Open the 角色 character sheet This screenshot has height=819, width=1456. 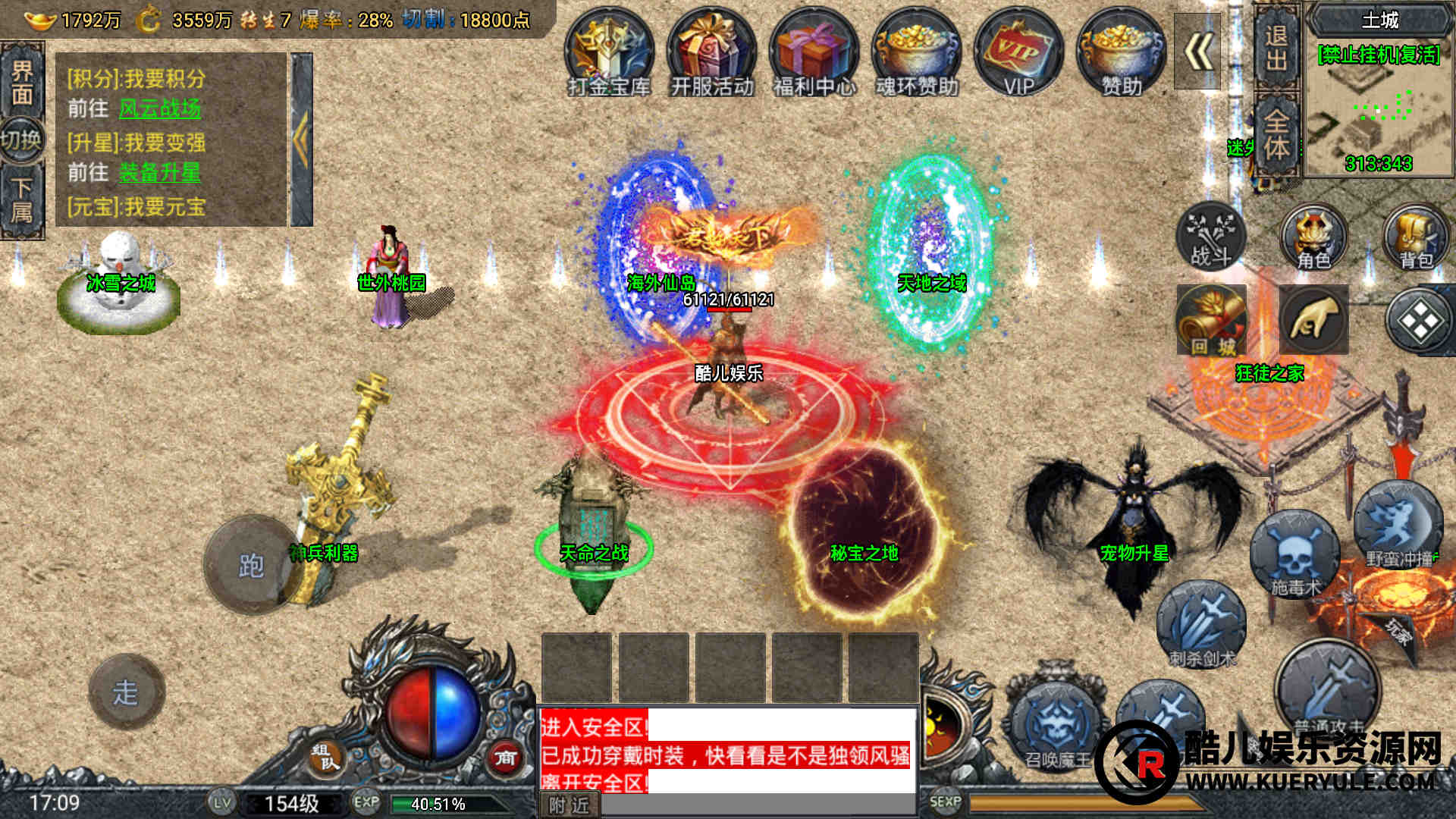point(1313,237)
